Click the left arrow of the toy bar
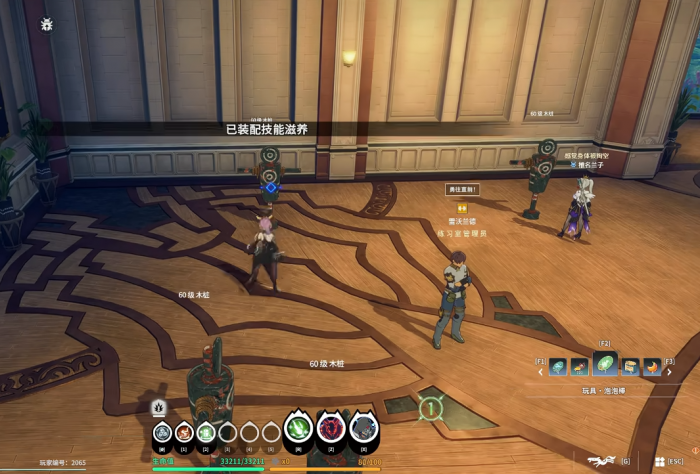Image resolution: width=700 pixels, height=474 pixels. point(541,370)
